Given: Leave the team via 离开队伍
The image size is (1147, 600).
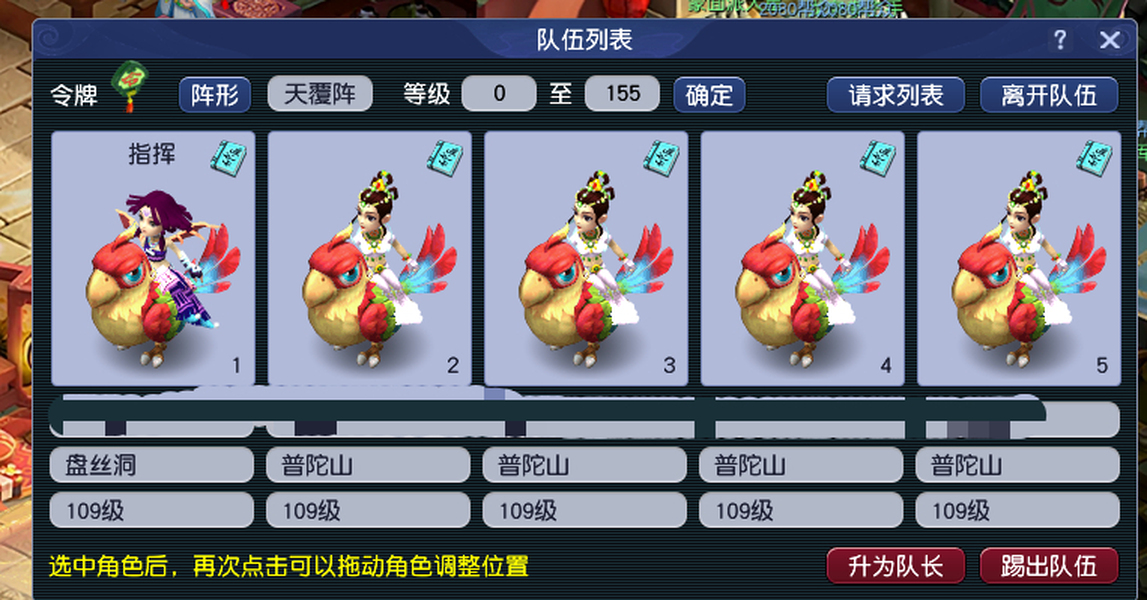Looking at the screenshot, I should [x=1049, y=95].
